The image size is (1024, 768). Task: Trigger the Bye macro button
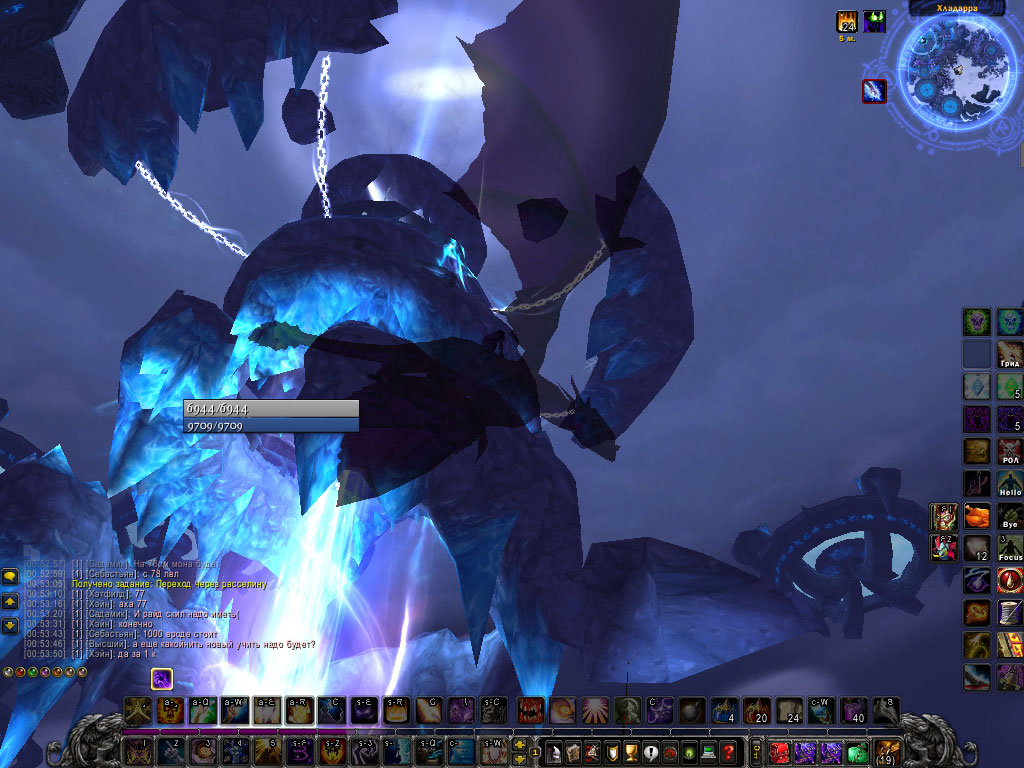click(x=1009, y=516)
